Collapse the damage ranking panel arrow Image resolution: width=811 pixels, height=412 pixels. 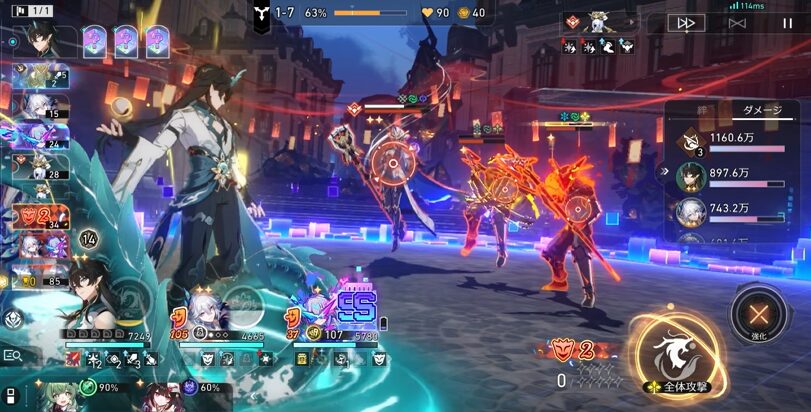[662, 172]
